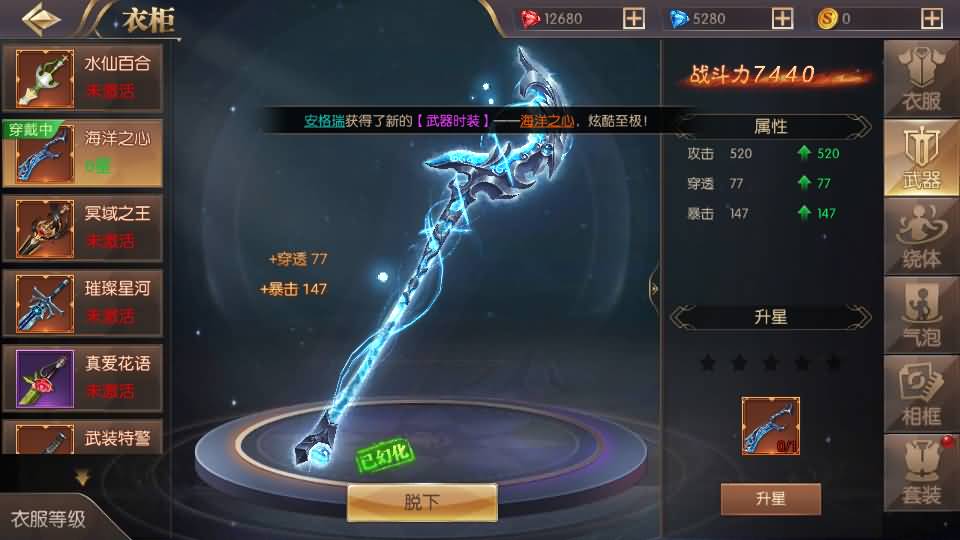The height and width of the screenshot is (540, 960).
Task: Show the 相框 portrait frame tab
Action: [x=921, y=392]
